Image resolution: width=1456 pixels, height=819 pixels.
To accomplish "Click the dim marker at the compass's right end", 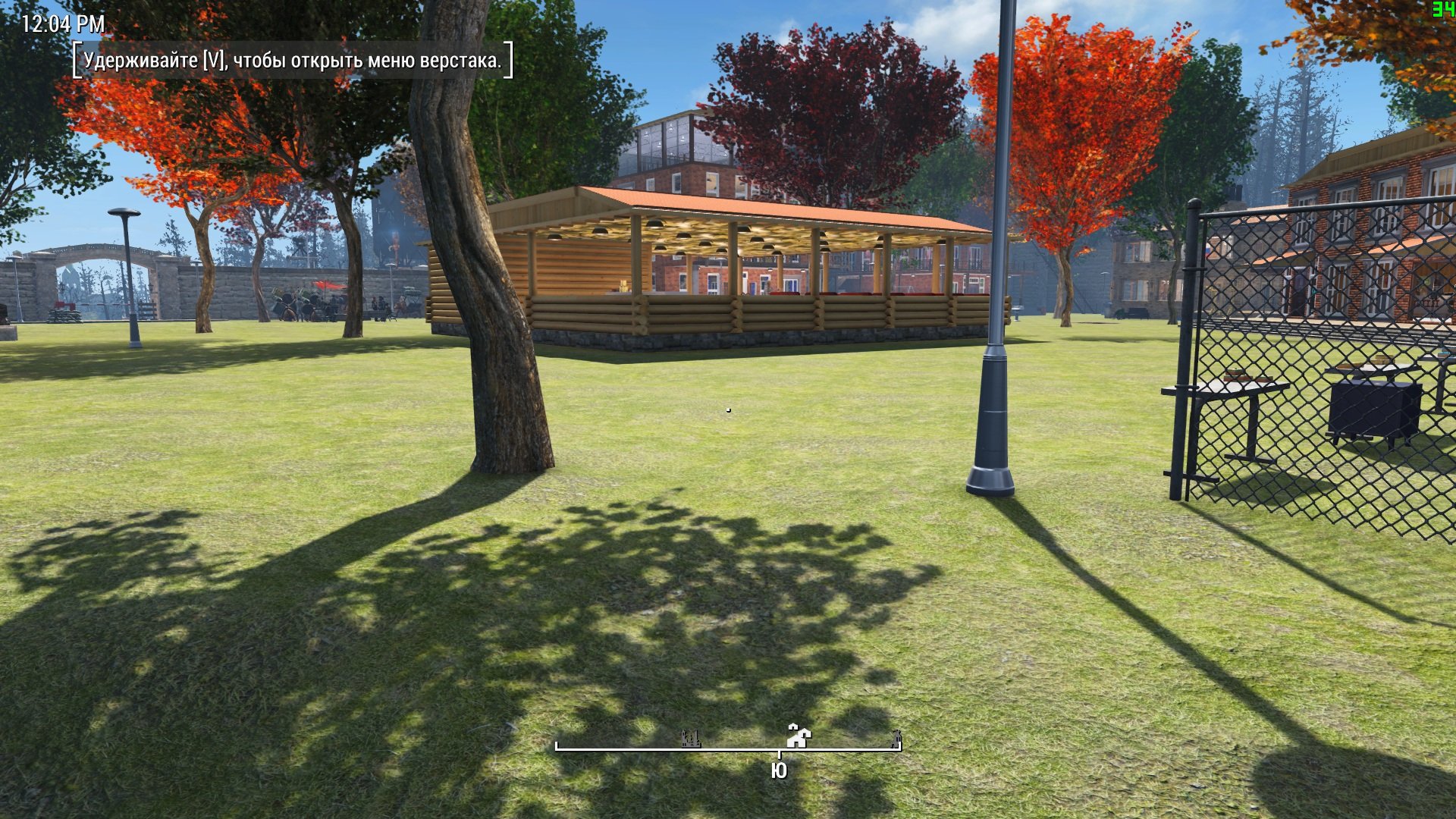I will coord(896,736).
